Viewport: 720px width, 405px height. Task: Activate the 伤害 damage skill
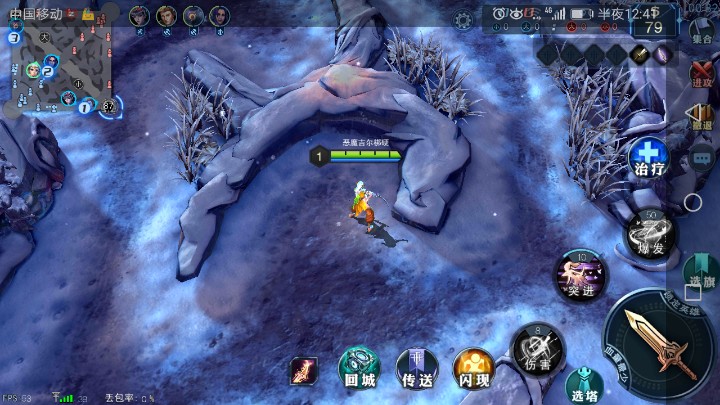[x=538, y=348]
